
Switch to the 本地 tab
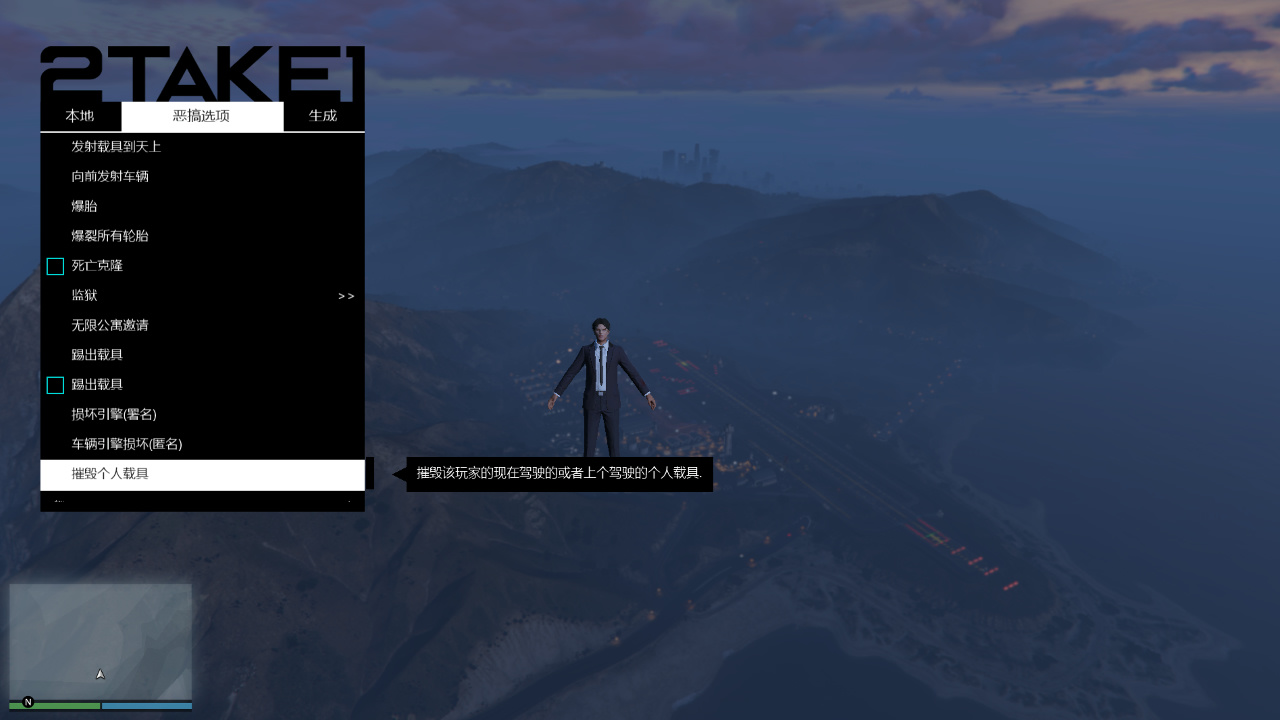tap(80, 116)
